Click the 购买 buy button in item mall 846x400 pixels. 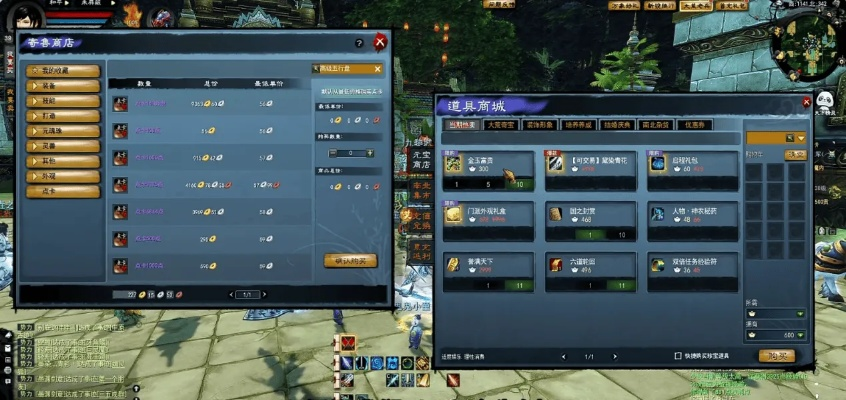click(777, 355)
